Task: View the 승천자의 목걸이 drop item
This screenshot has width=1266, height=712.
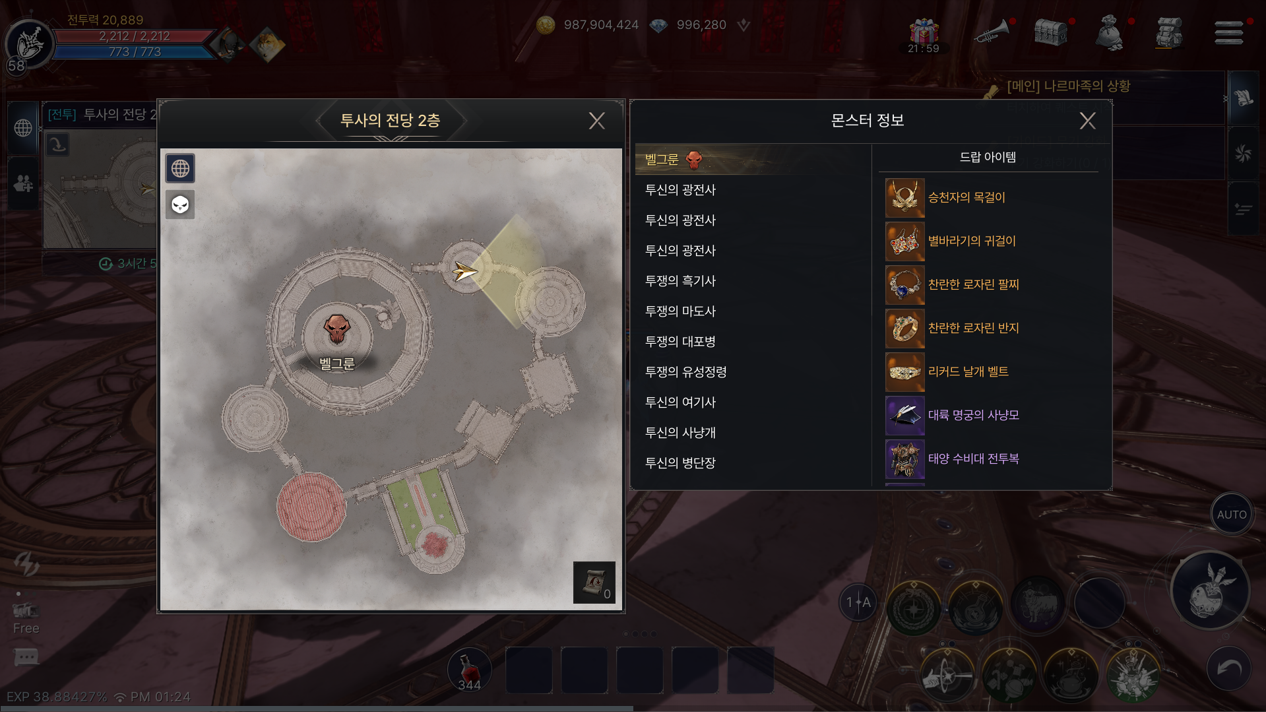Action: (x=966, y=198)
